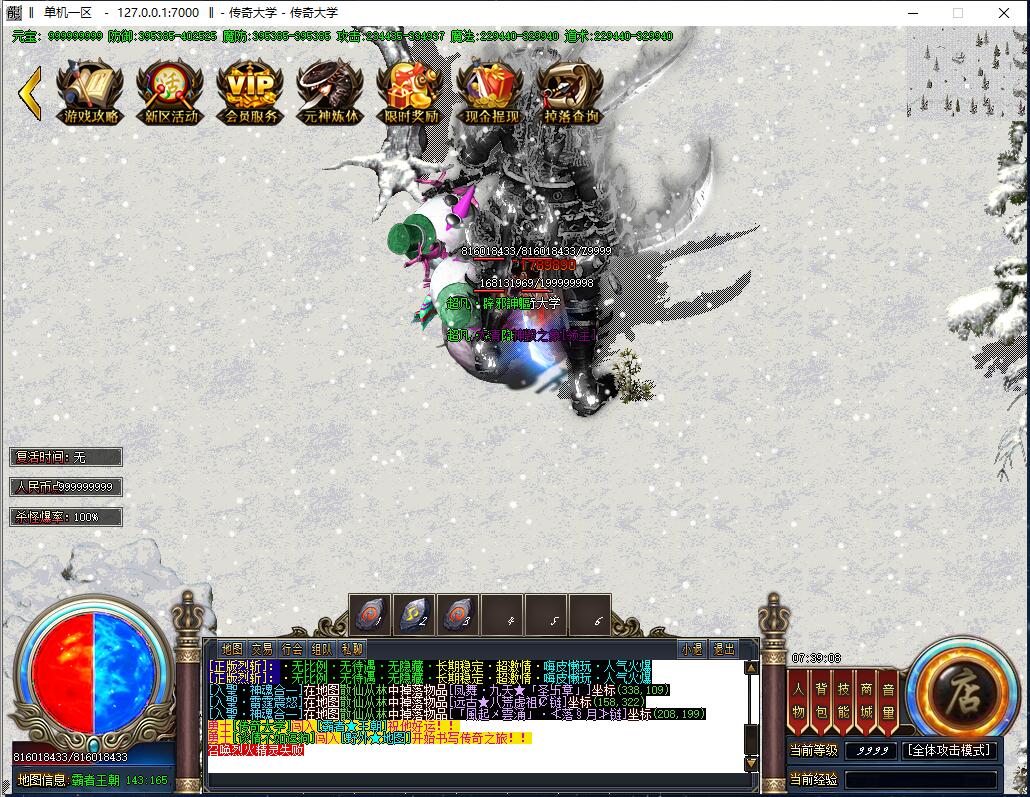The width and height of the screenshot is (1030, 797).
Task: Close the game window
Action: point(1004,13)
